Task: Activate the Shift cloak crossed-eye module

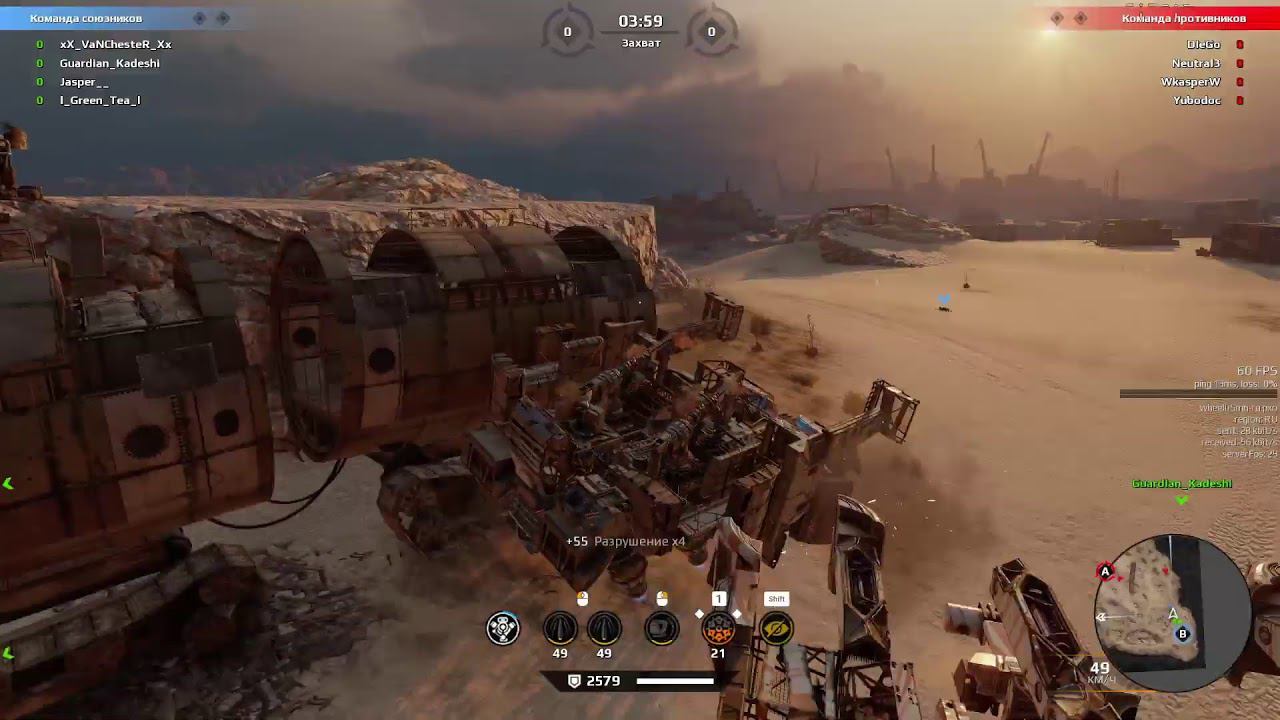Action: click(776, 628)
